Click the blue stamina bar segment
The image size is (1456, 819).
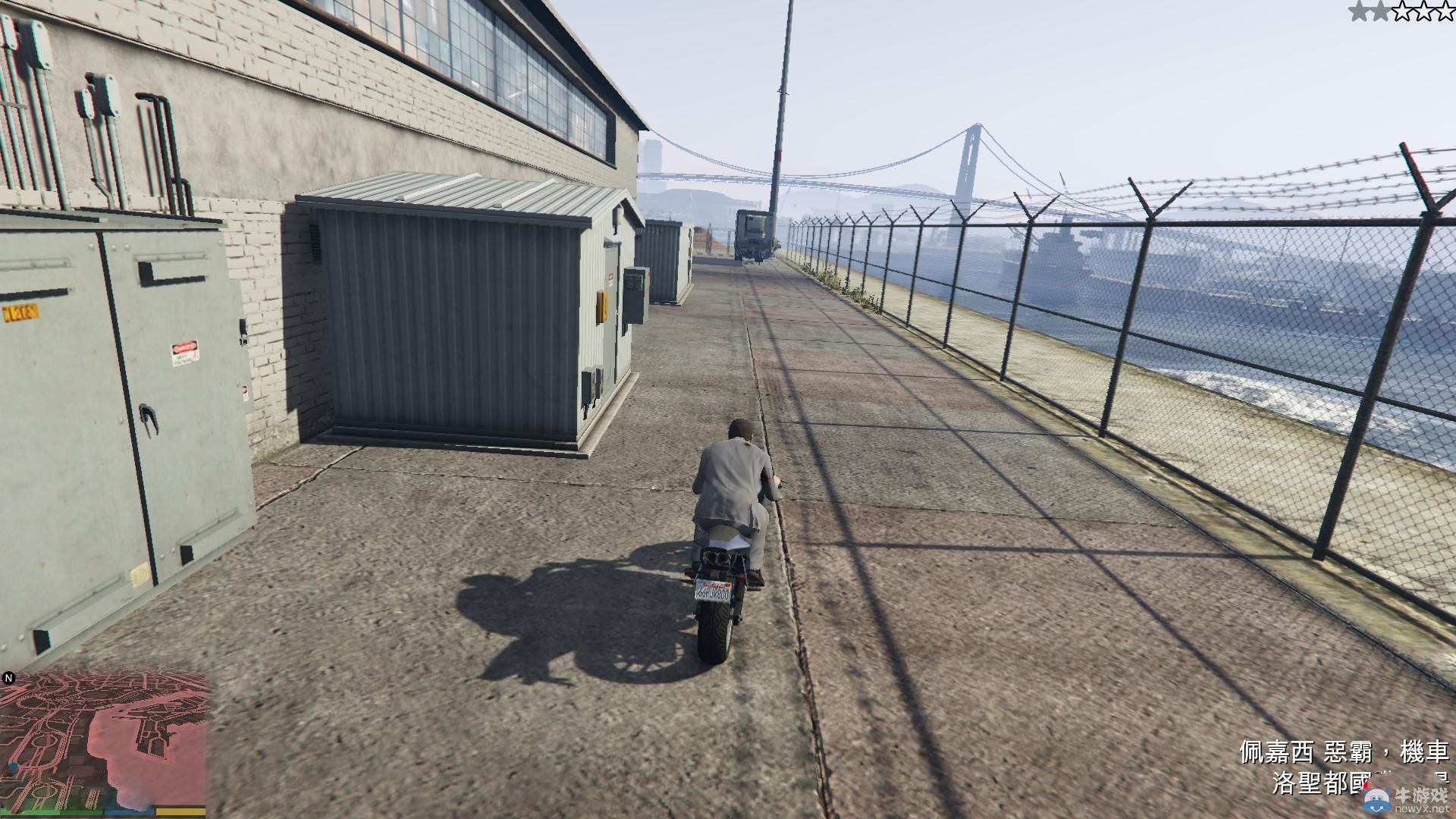pos(129,813)
